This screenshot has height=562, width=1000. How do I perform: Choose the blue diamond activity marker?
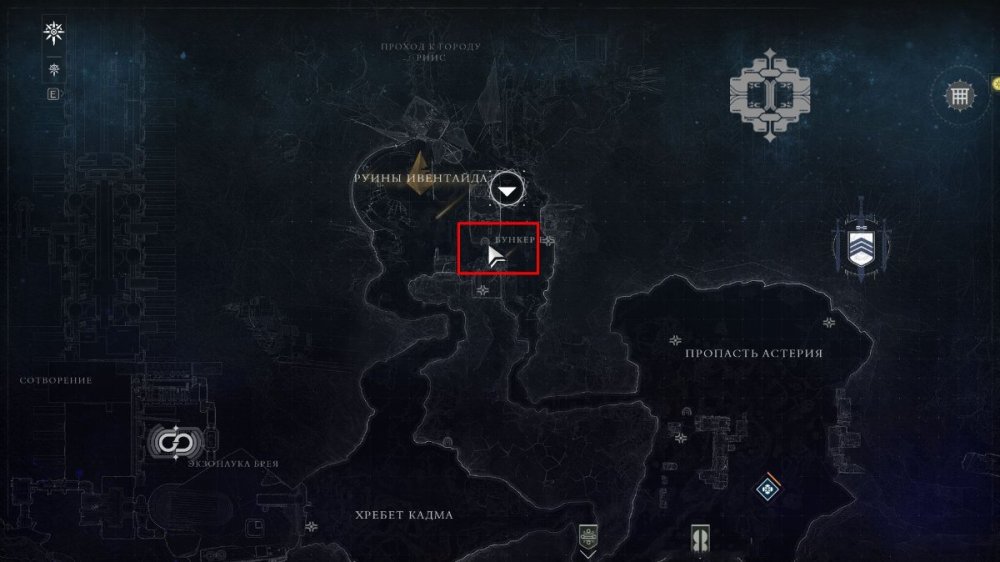pos(768,487)
